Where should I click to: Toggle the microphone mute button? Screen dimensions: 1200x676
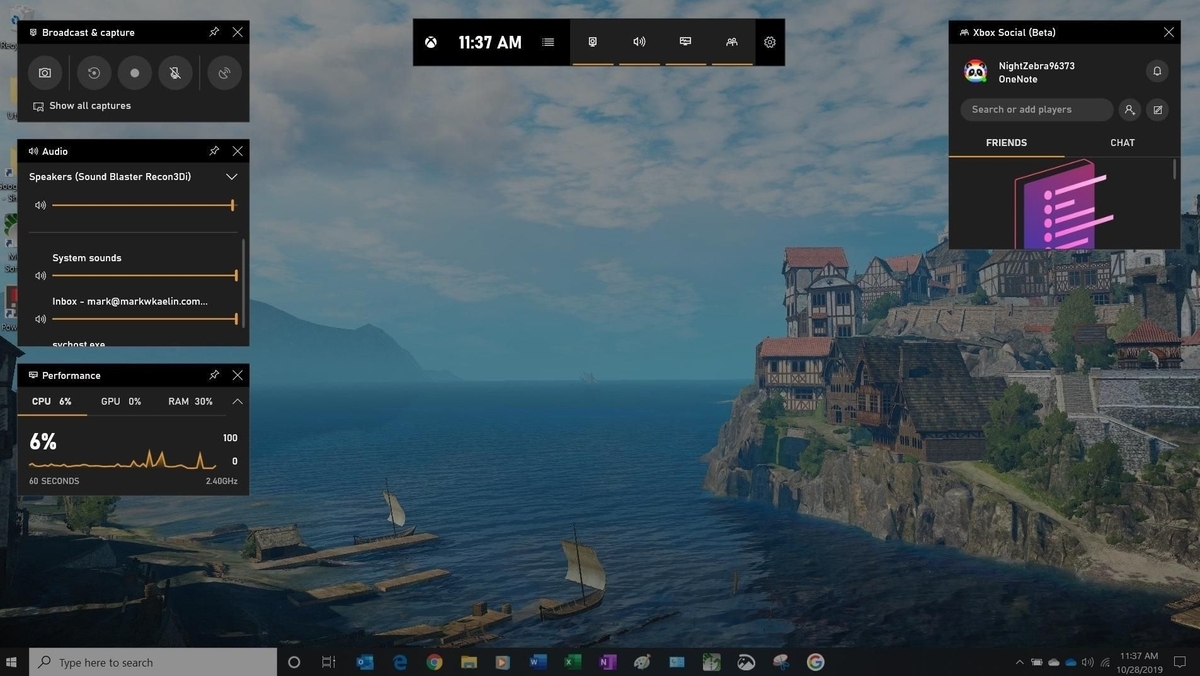click(174, 73)
